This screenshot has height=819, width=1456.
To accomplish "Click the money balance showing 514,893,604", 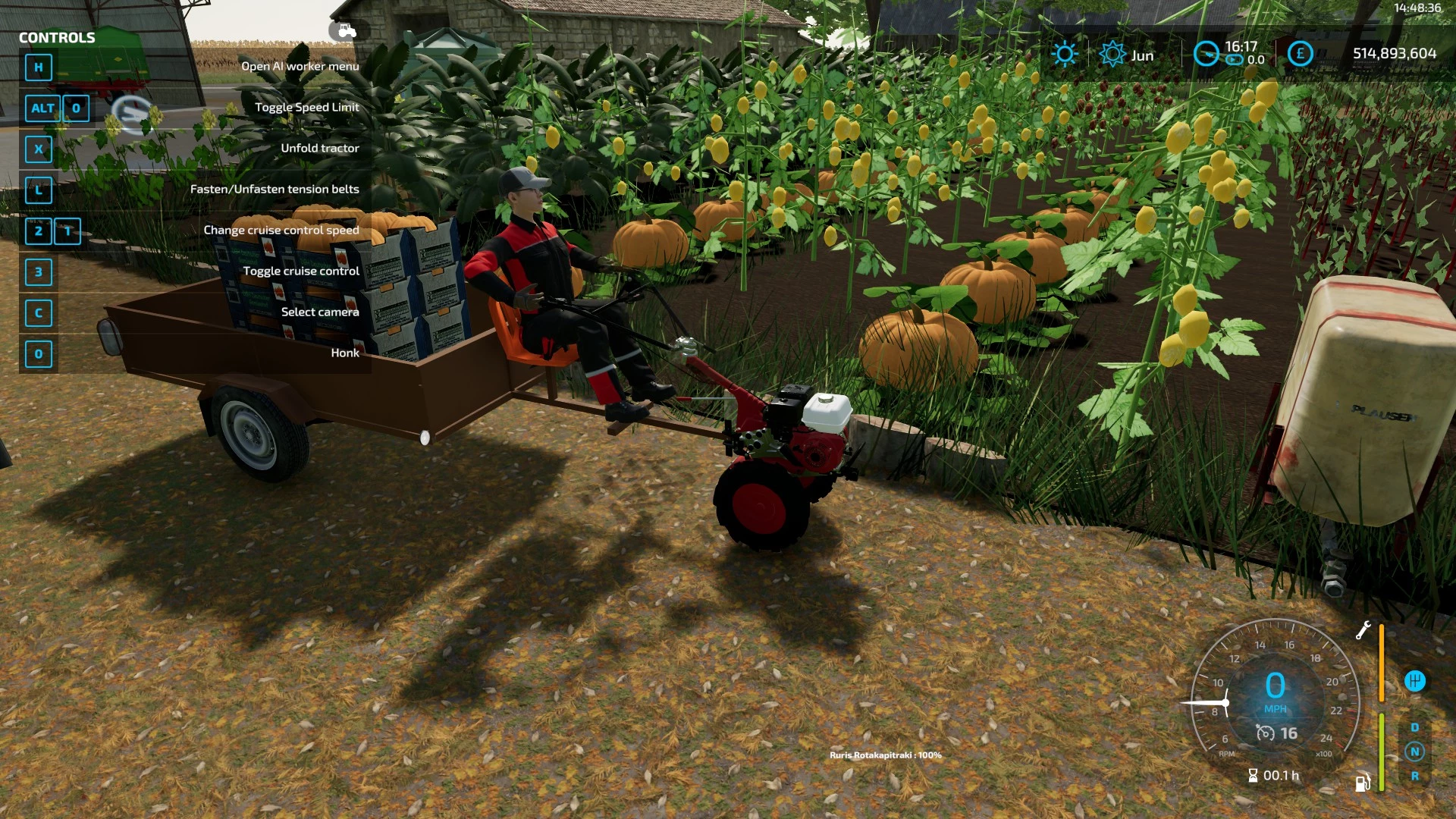I will 1394,54.
